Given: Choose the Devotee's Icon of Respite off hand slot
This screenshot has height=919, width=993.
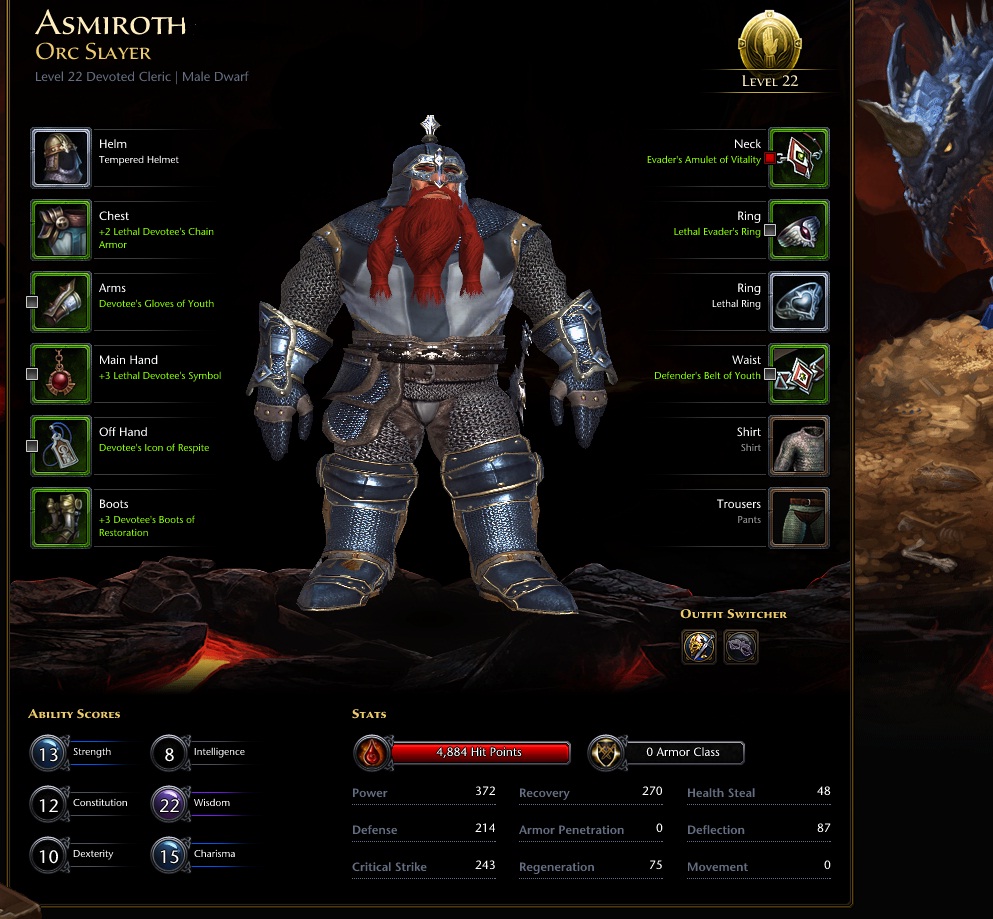Looking at the screenshot, I should coord(61,446).
